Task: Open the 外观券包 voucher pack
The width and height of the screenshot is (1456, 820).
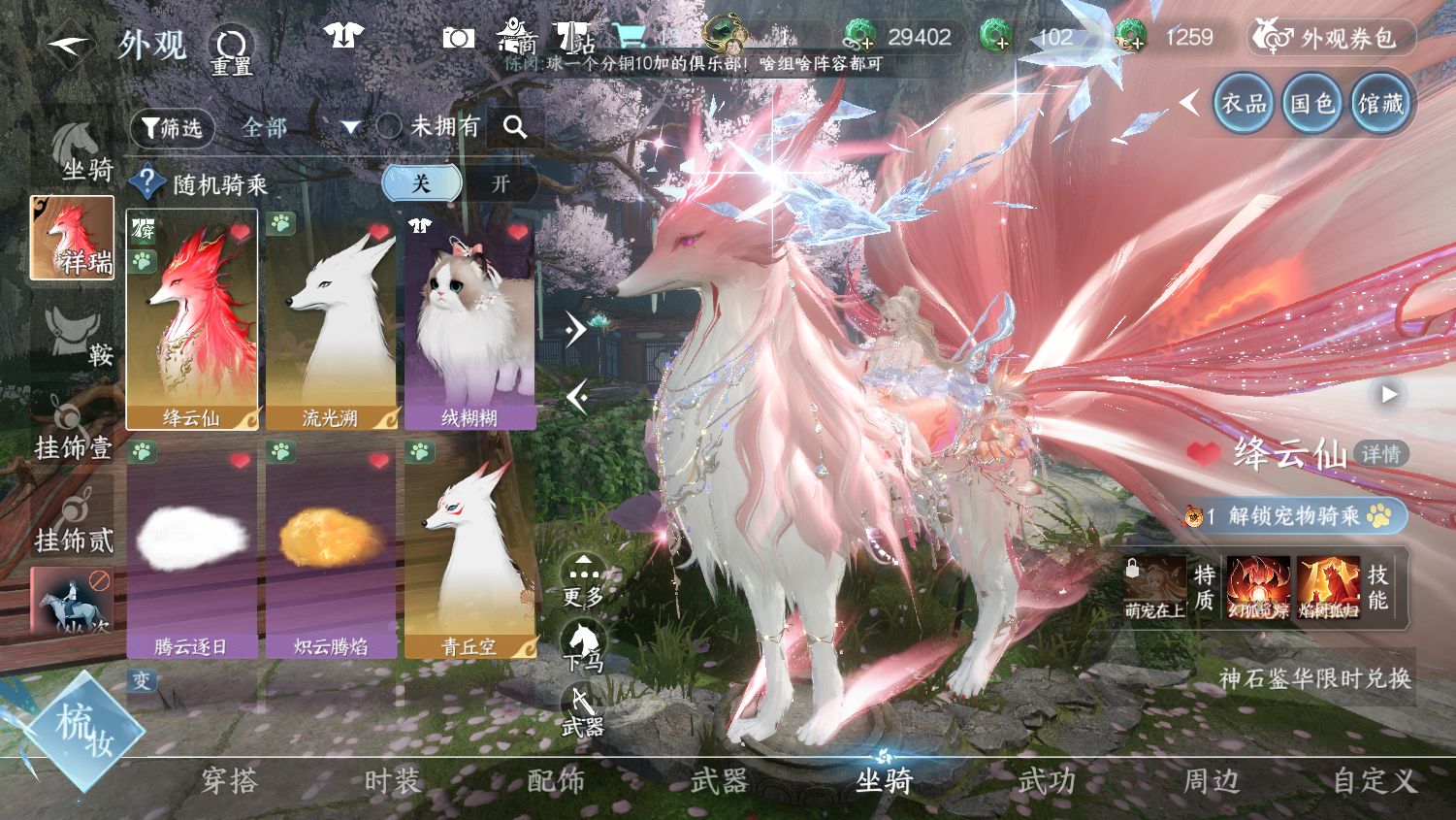Action: click(1331, 38)
